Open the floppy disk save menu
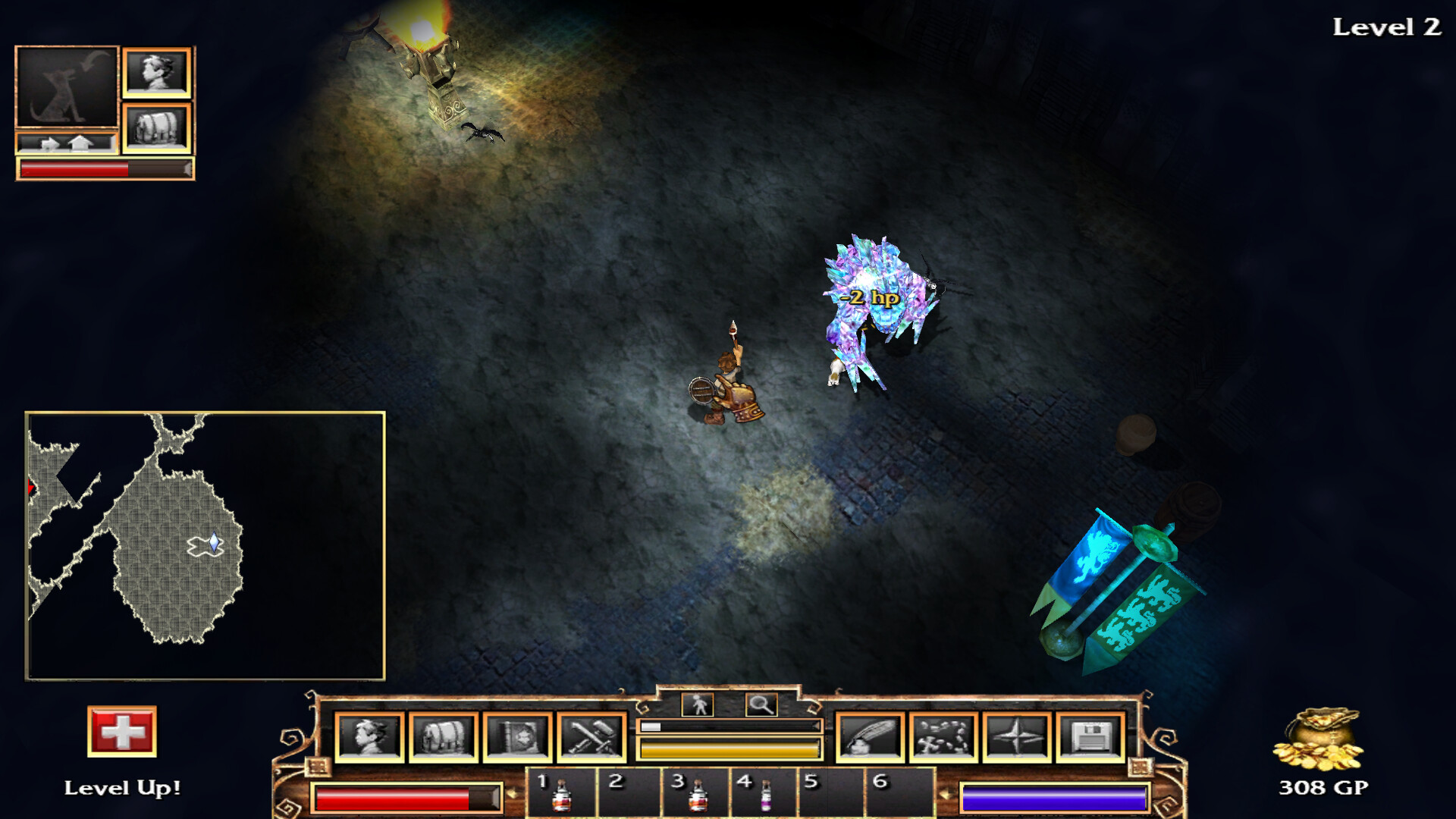Viewport: 1456px width, 819px height. [1090, 737]
